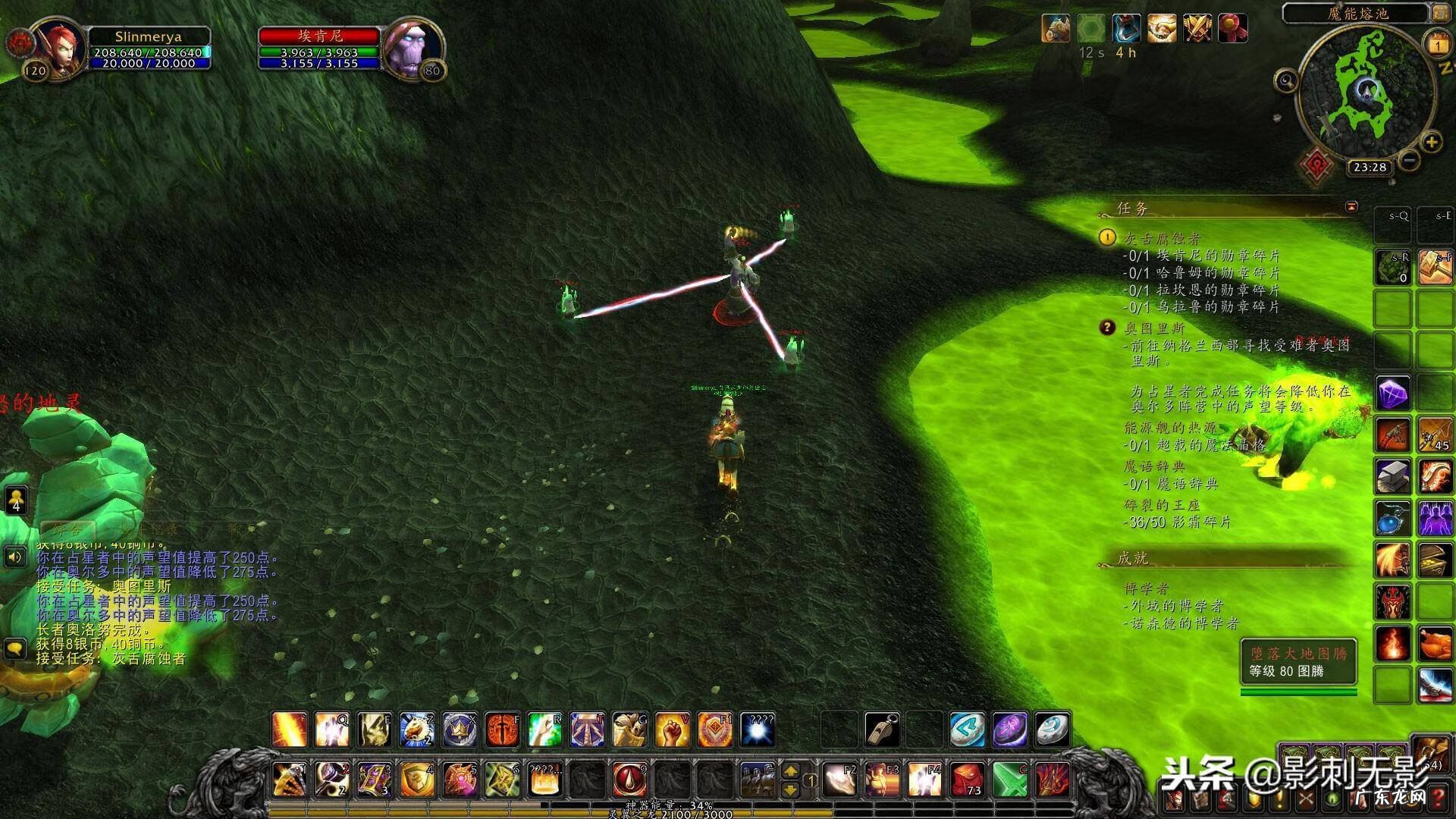Use the roast chicken food item
The image size is (1456, 819).
tap(1435, 644)
